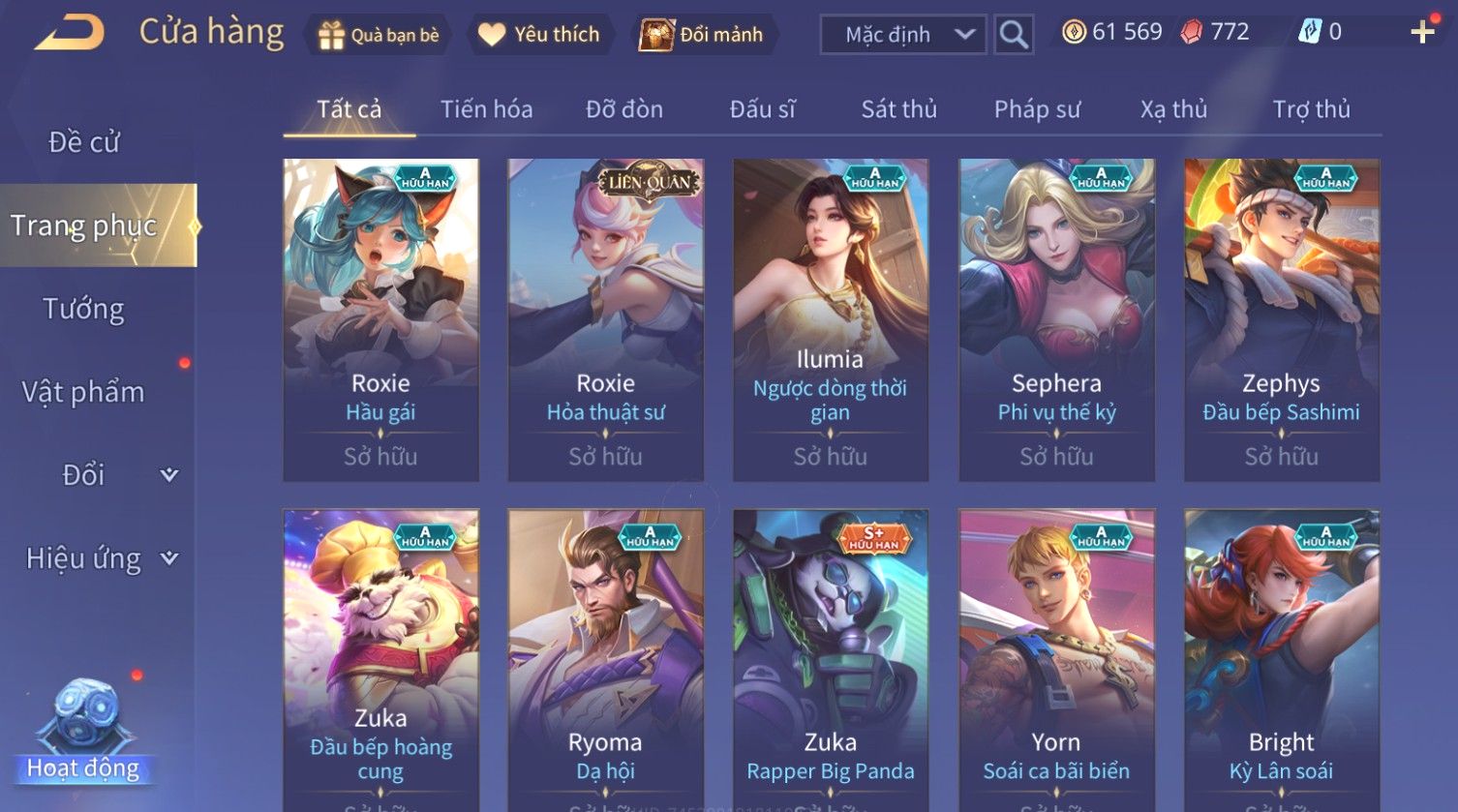Switch to the Đỡ đòn tab

point(624,109)
